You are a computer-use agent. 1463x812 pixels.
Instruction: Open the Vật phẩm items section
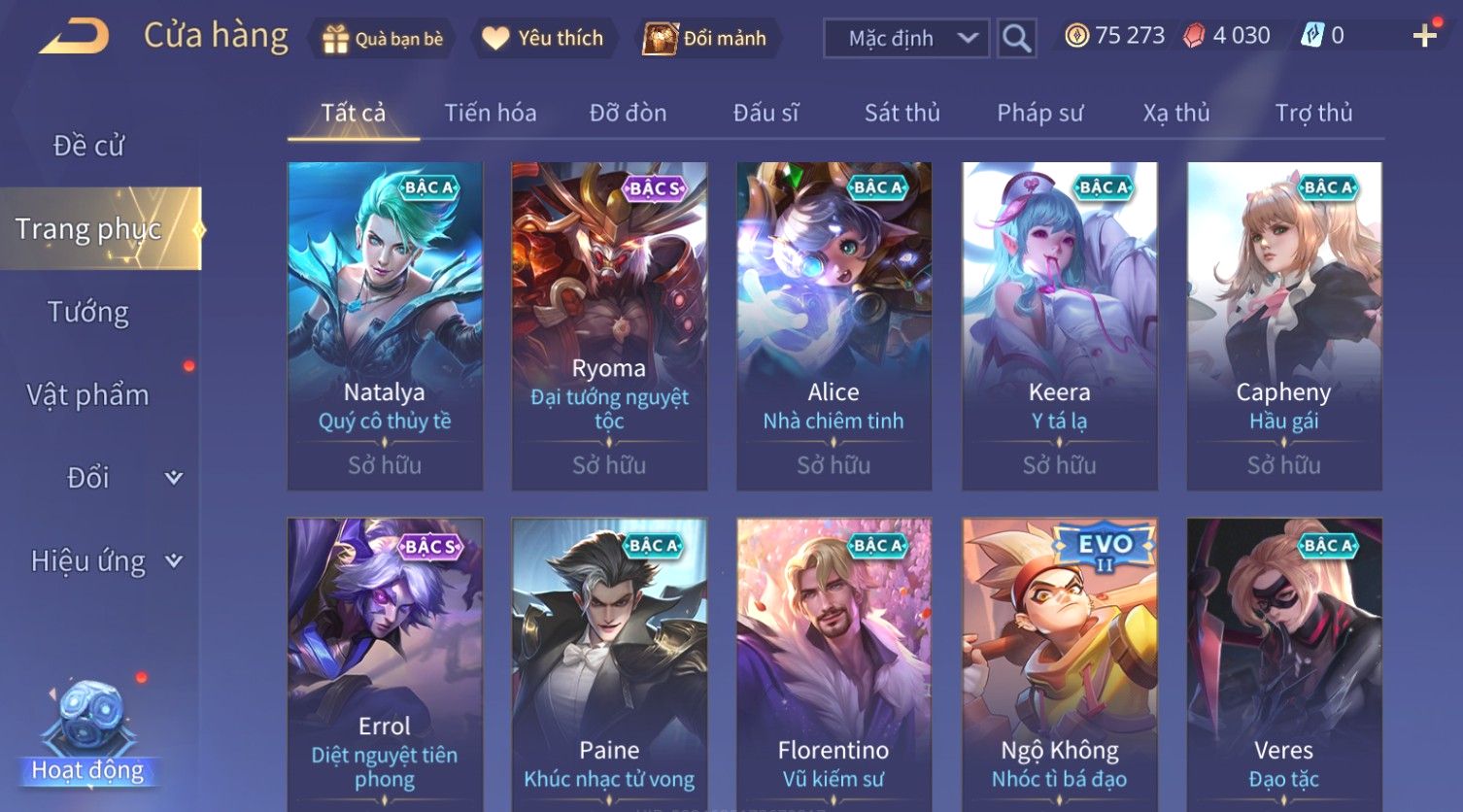point(88,394)
